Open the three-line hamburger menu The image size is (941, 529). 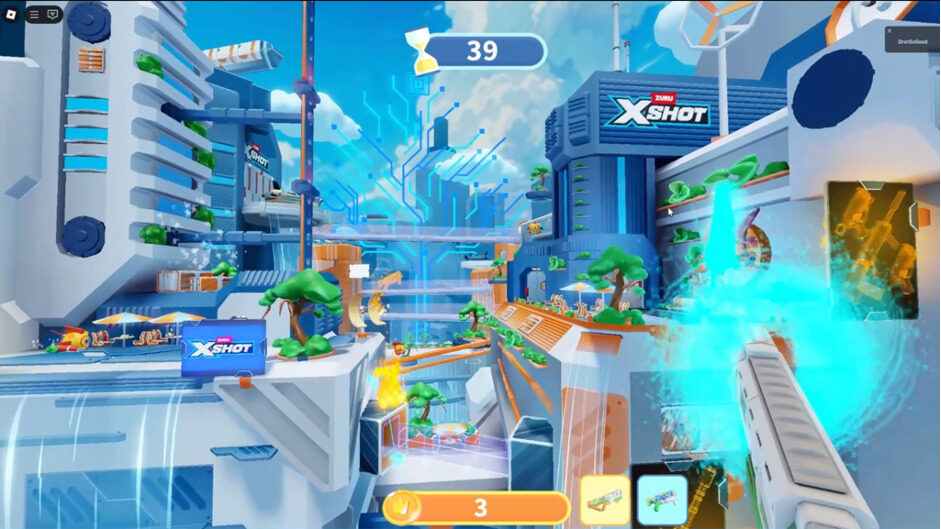[34, 14]
